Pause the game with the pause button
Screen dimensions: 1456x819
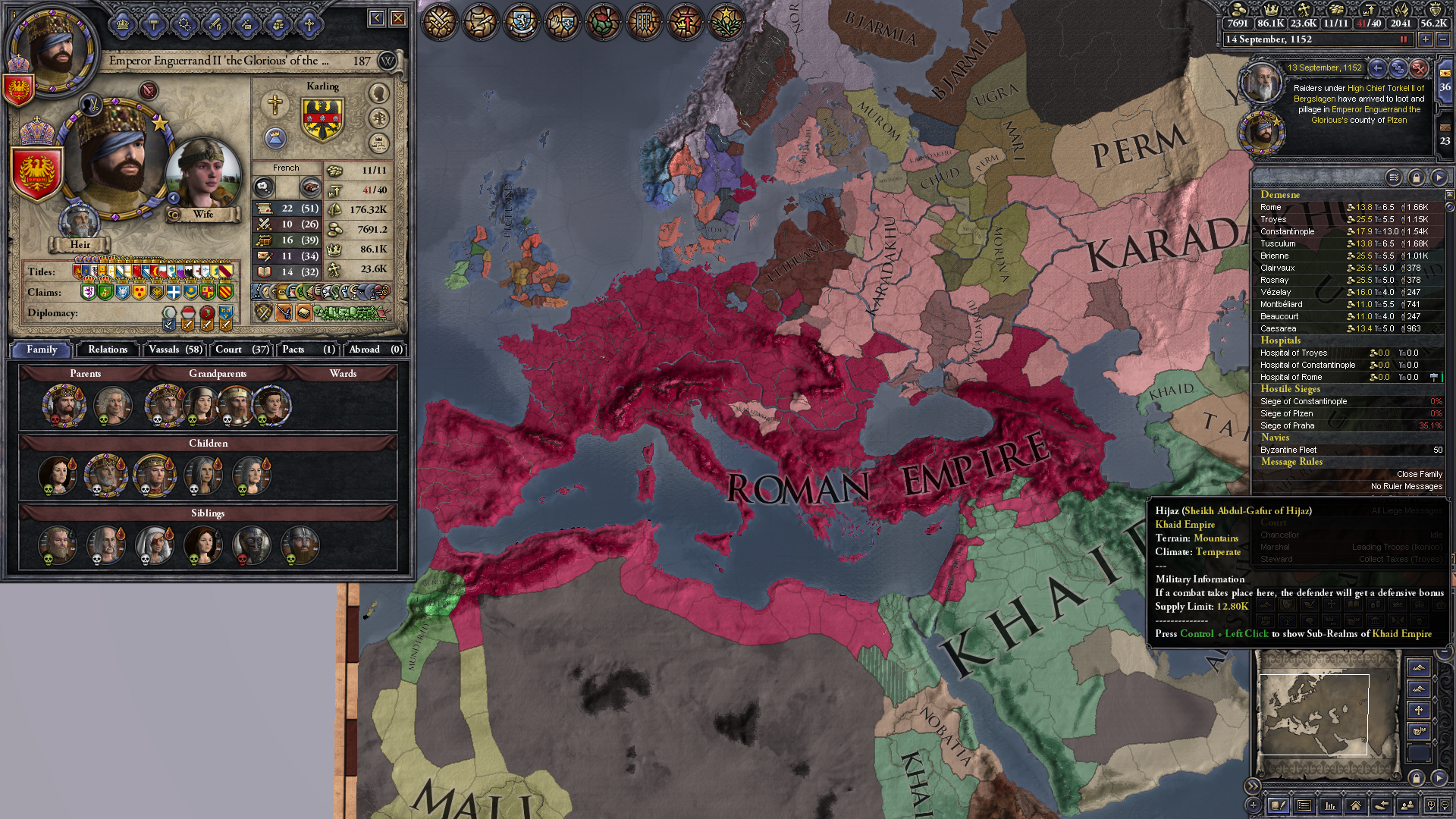point(1404,40)
